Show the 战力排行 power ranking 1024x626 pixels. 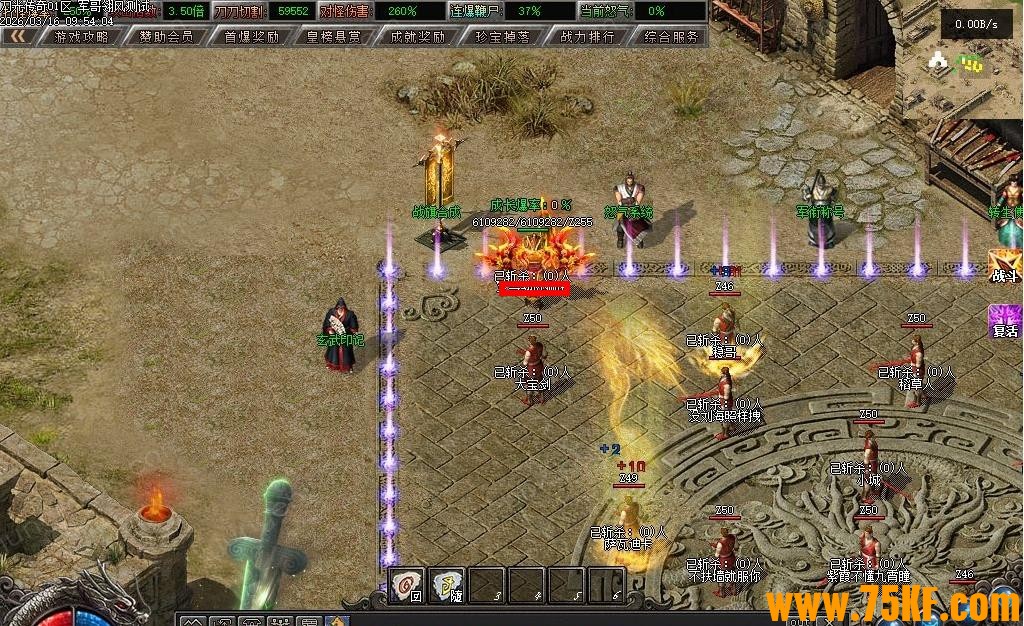pos(587,37)
